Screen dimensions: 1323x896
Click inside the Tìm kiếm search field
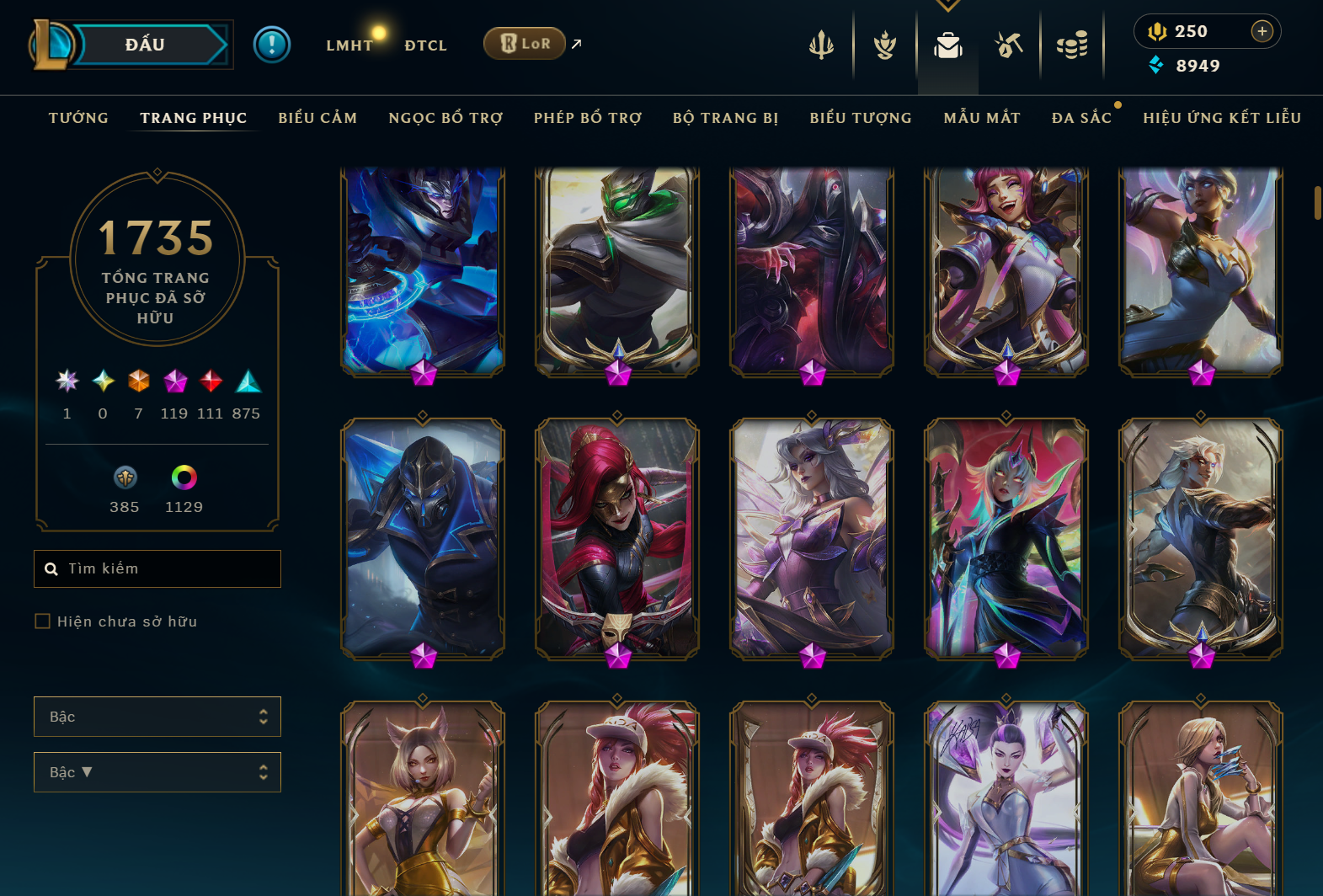pos(157,568)
